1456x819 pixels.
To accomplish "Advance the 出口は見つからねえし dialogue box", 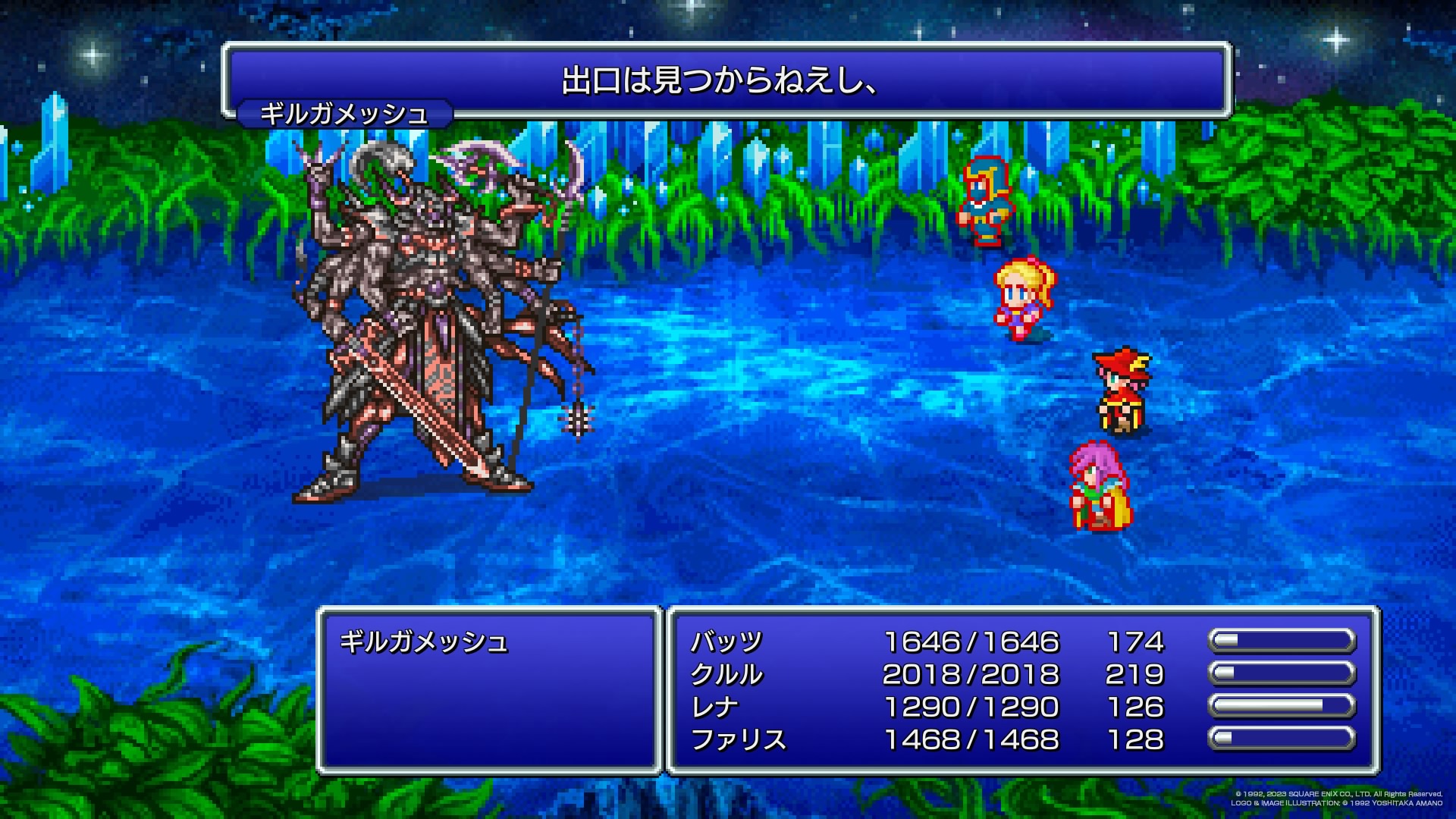I will pos(726,81).
